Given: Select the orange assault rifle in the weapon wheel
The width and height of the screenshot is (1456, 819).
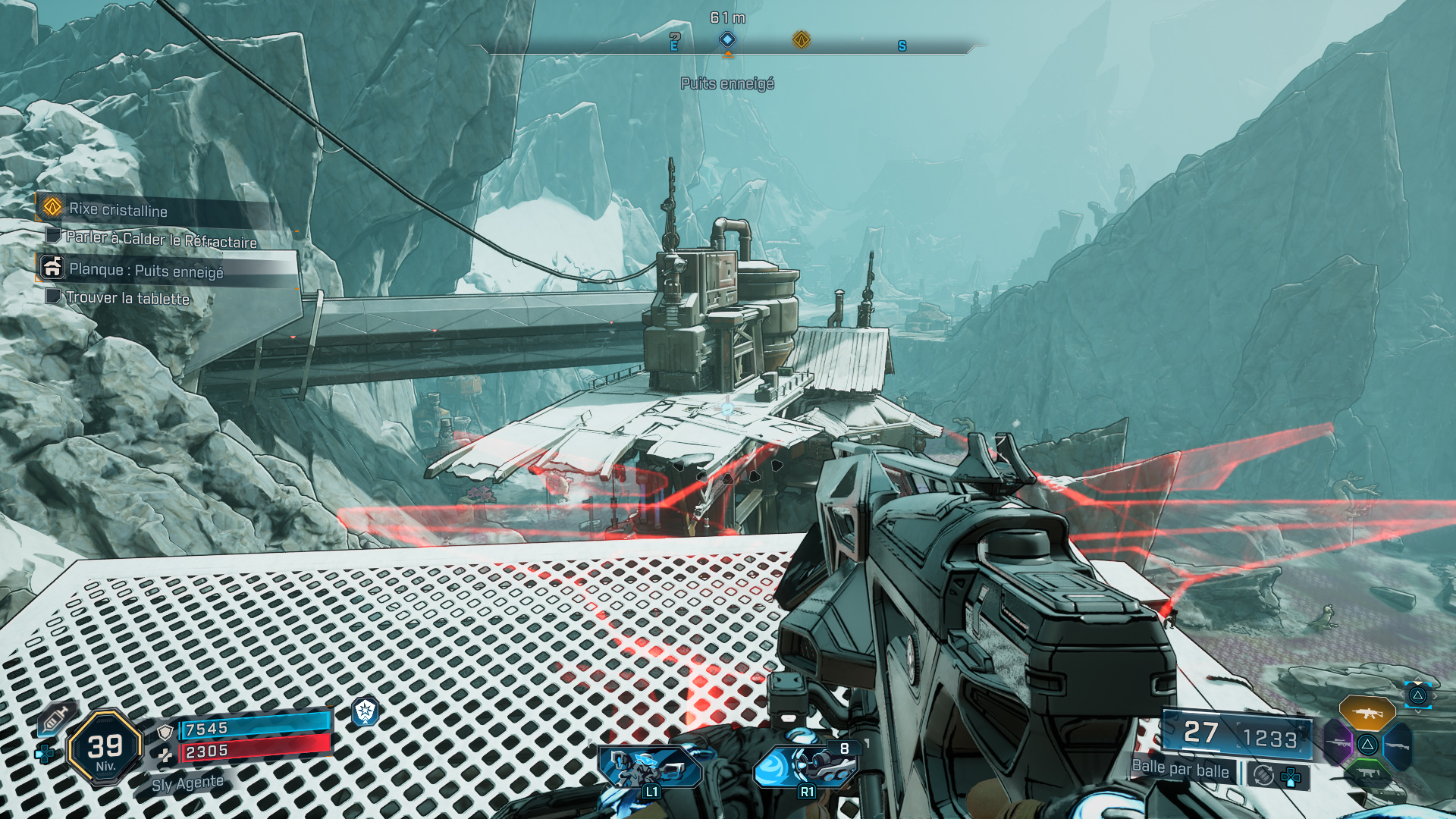Looking at the screenshot, I should [x=1367, y=713].
